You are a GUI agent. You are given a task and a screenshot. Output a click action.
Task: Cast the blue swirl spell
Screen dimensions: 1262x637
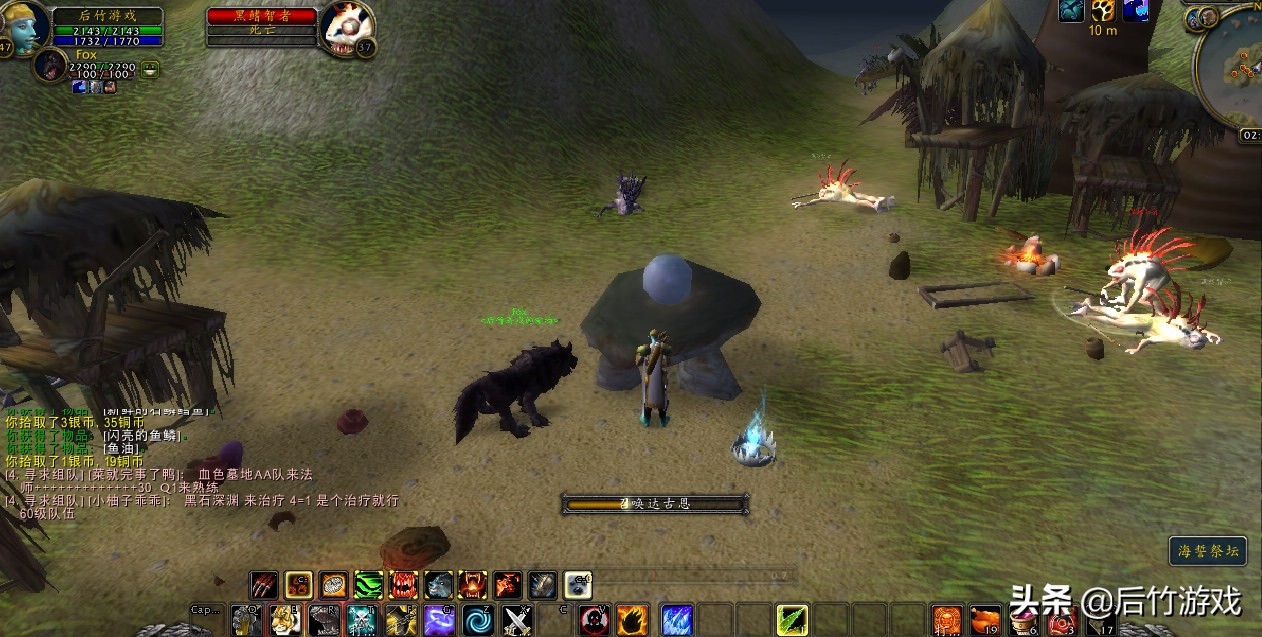[478, 620]
